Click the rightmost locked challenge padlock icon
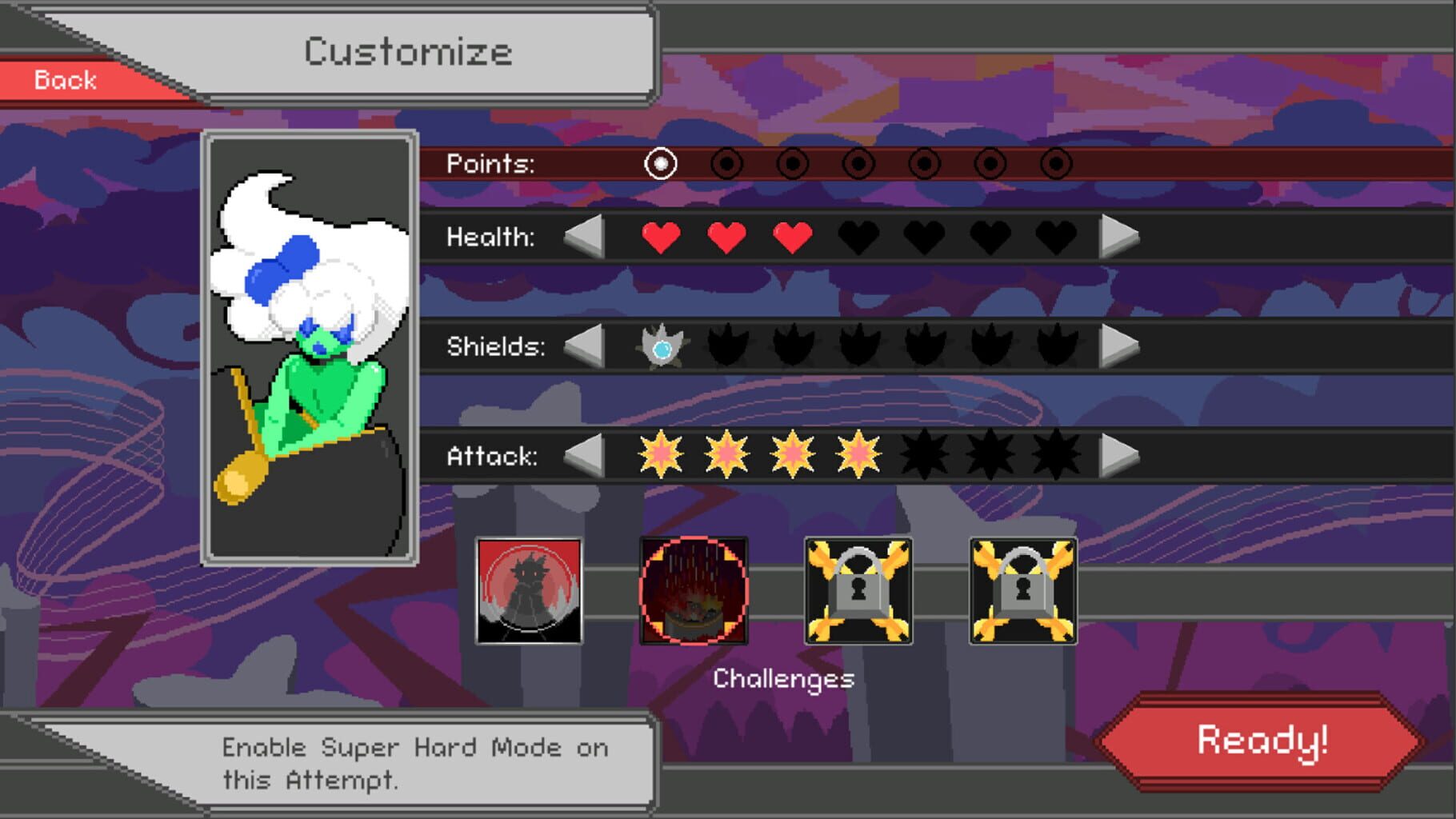Viewport: 1456px width, 819px height. click(1022, 589)
